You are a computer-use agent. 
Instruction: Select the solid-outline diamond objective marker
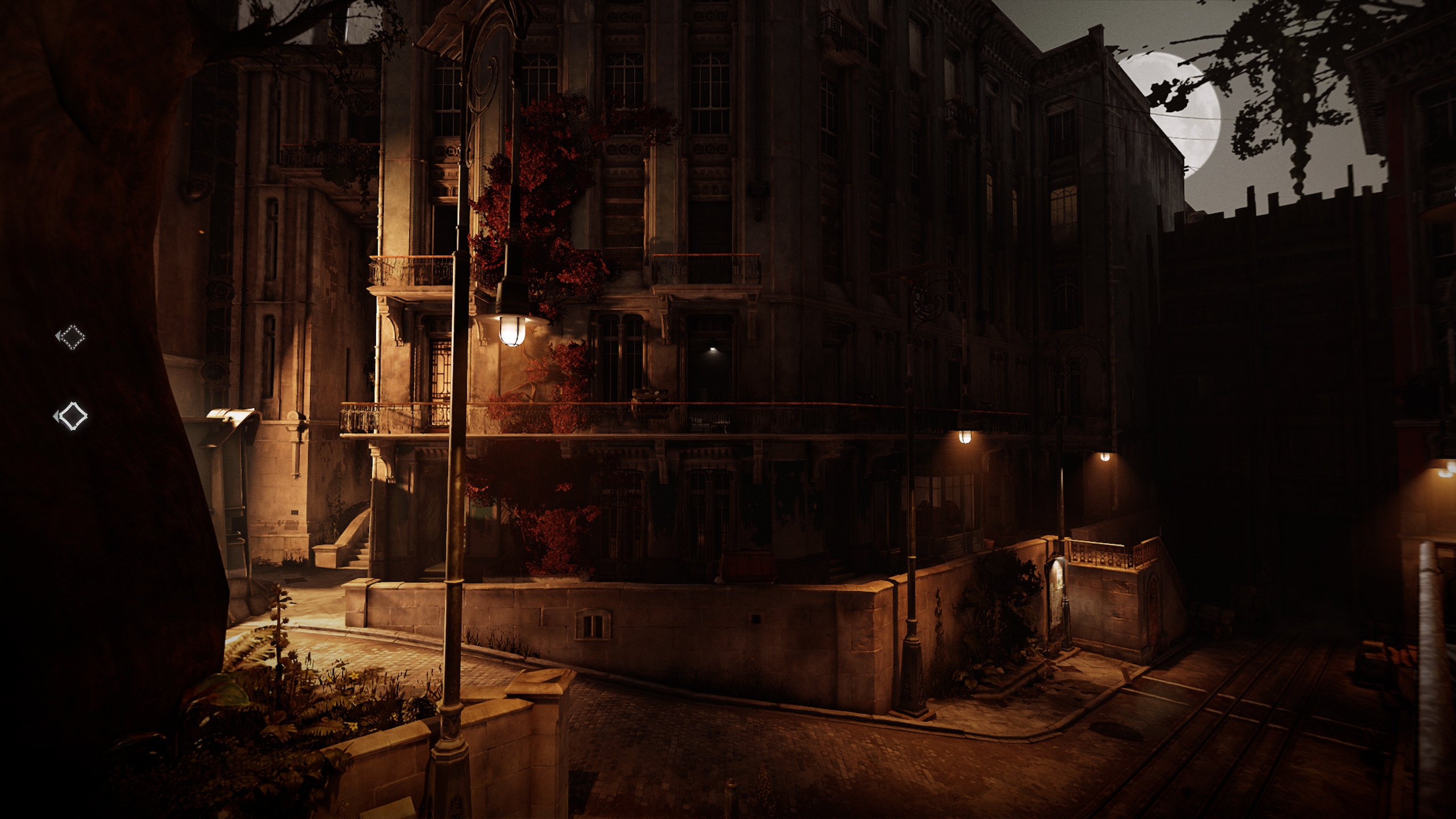72,416
